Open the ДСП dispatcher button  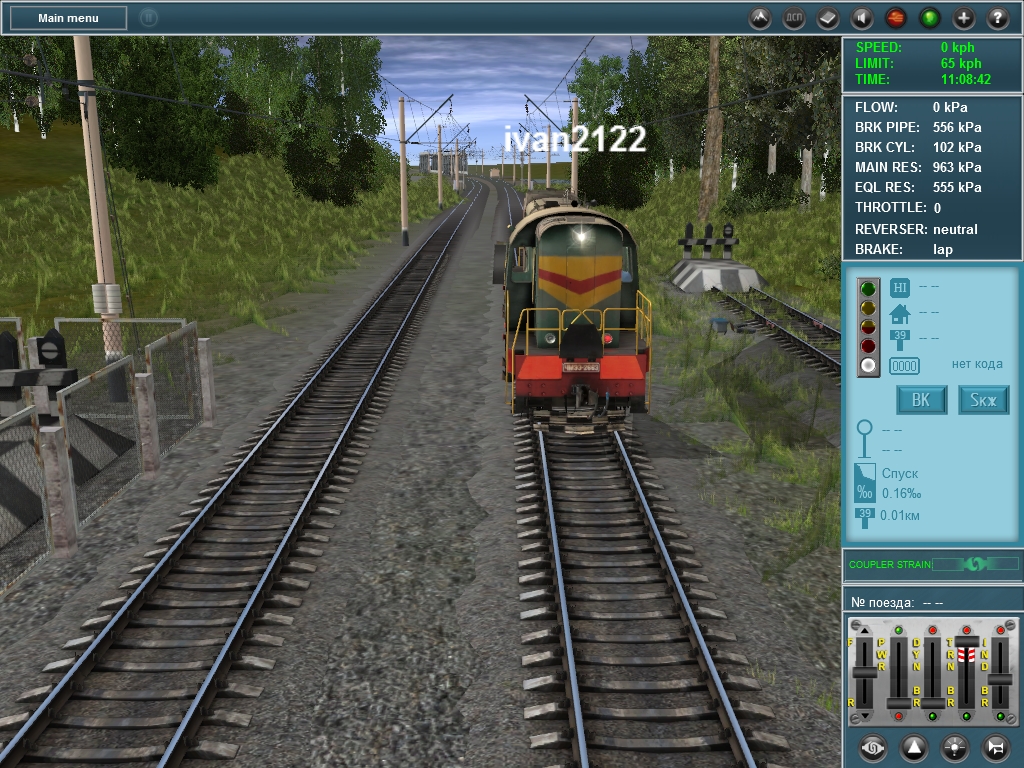point(794,18)
